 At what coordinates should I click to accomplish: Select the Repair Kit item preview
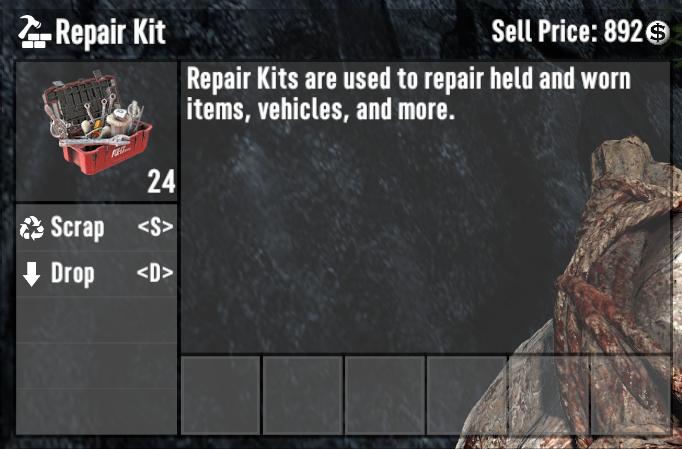click(96, 132)
